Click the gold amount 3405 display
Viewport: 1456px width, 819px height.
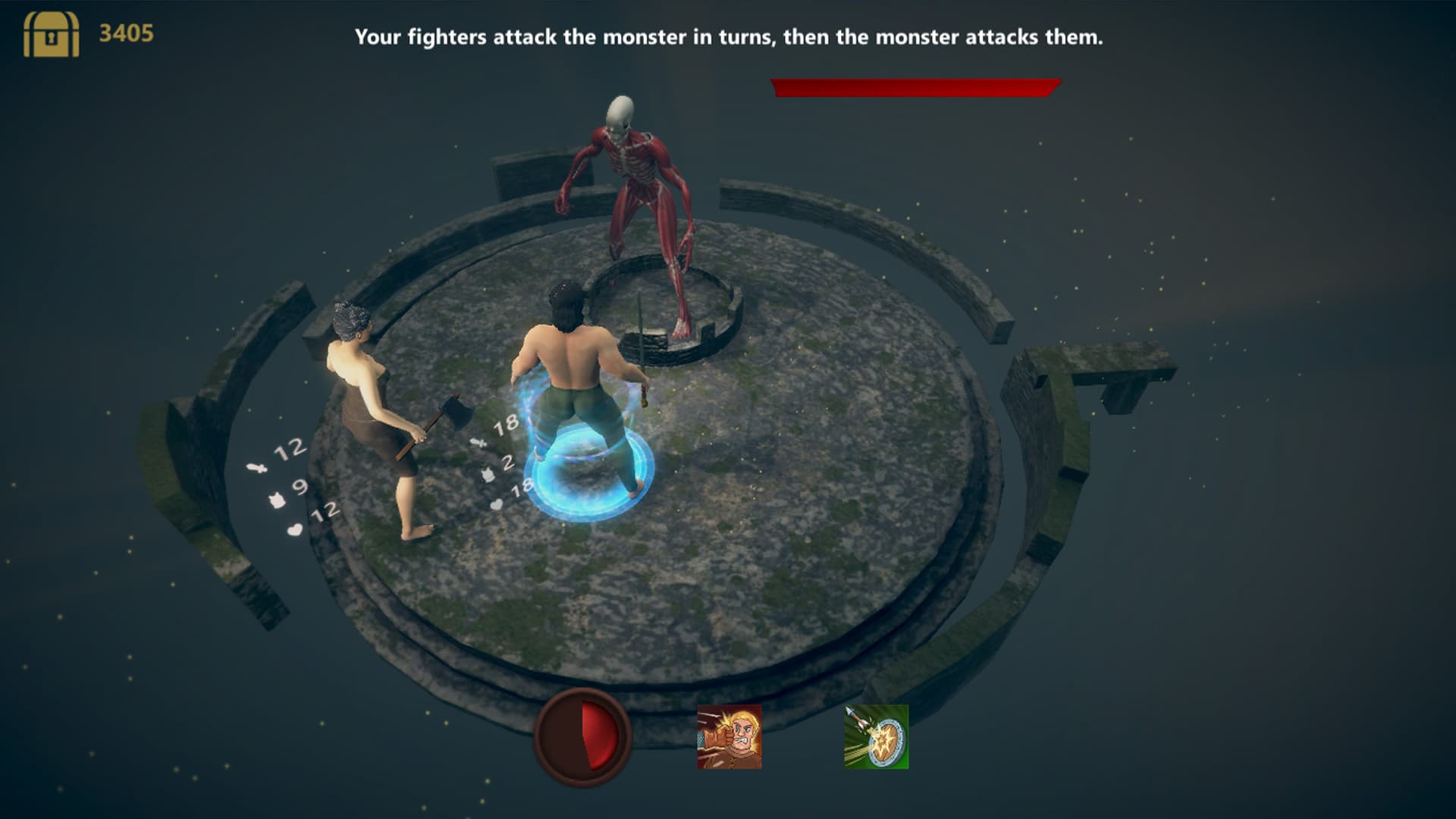click(x=126, y=32)
